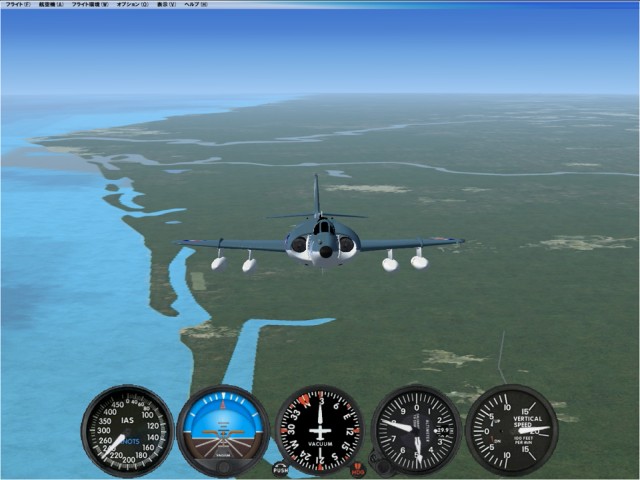Click the altimeter gauge

tap(416, 430)
